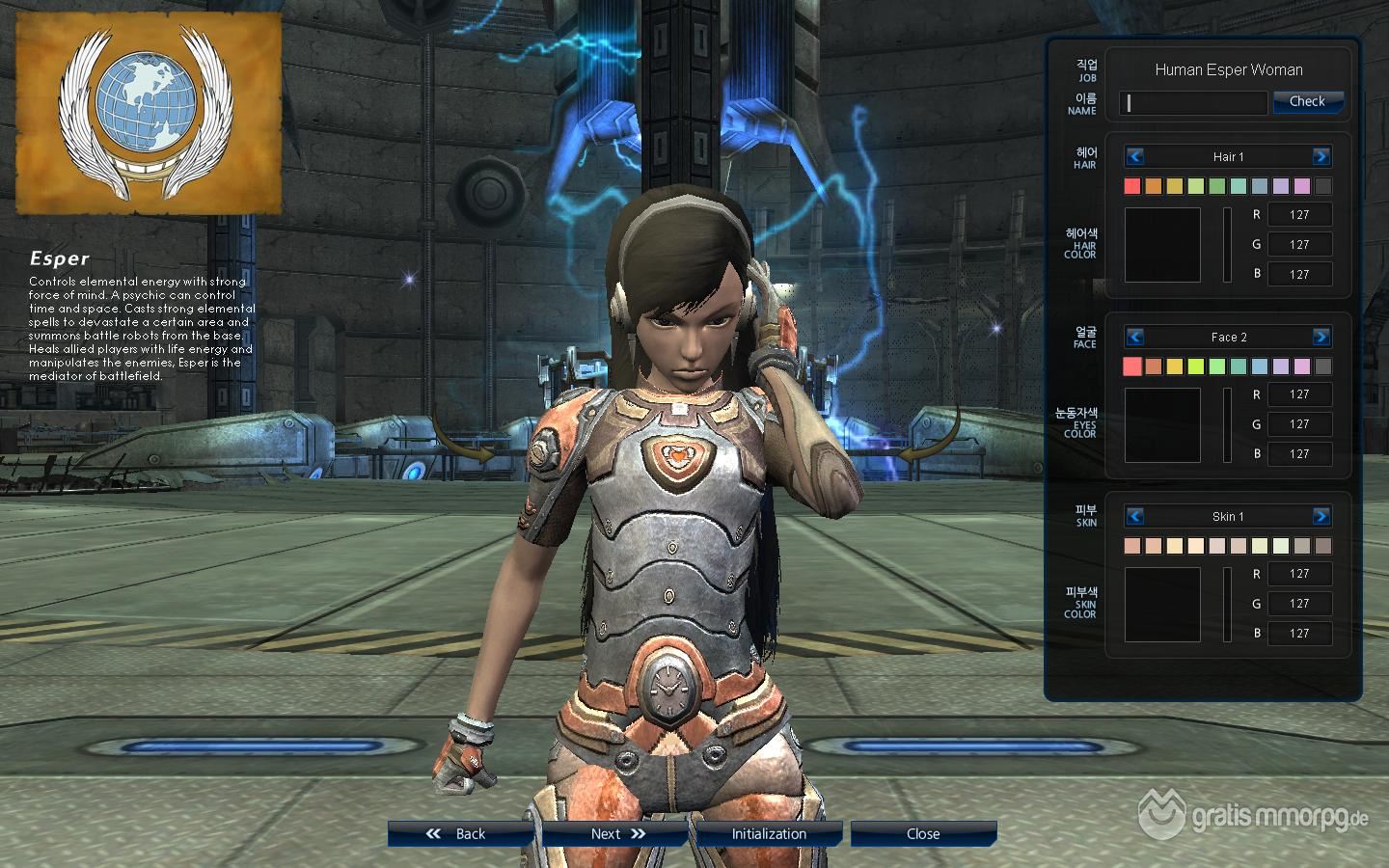Select the gray eye color swatch
The height and width of the screenshot is (868, 1389).
(1323, 366)
